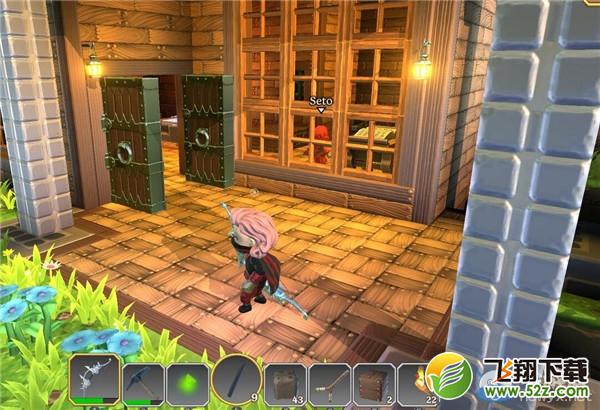600x410 pixels.
Task: Pick the wooden block stack of 43
Action: [x=286, y=384]
